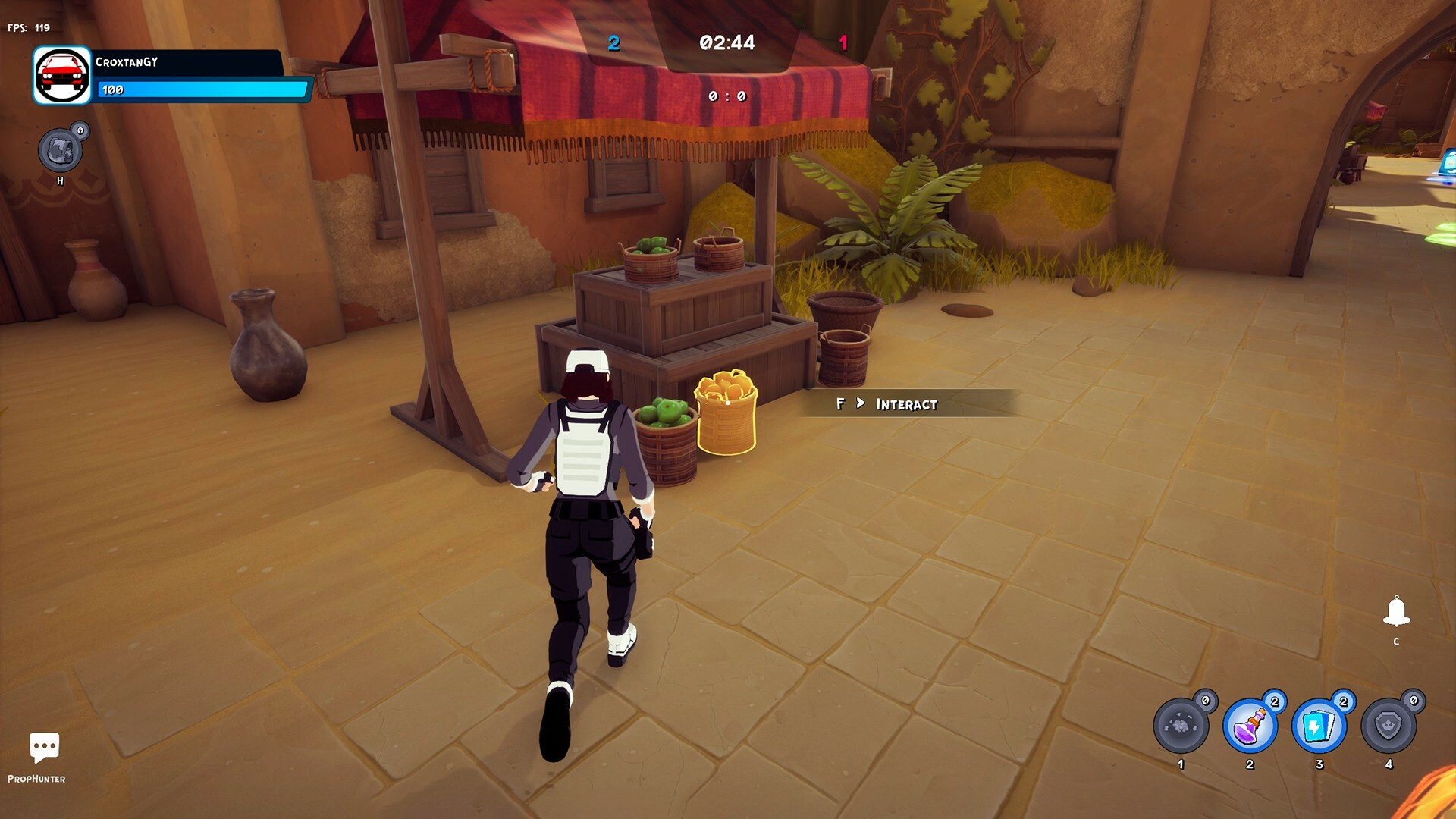Click the Interact button near the fruit basket

point(906,404)
